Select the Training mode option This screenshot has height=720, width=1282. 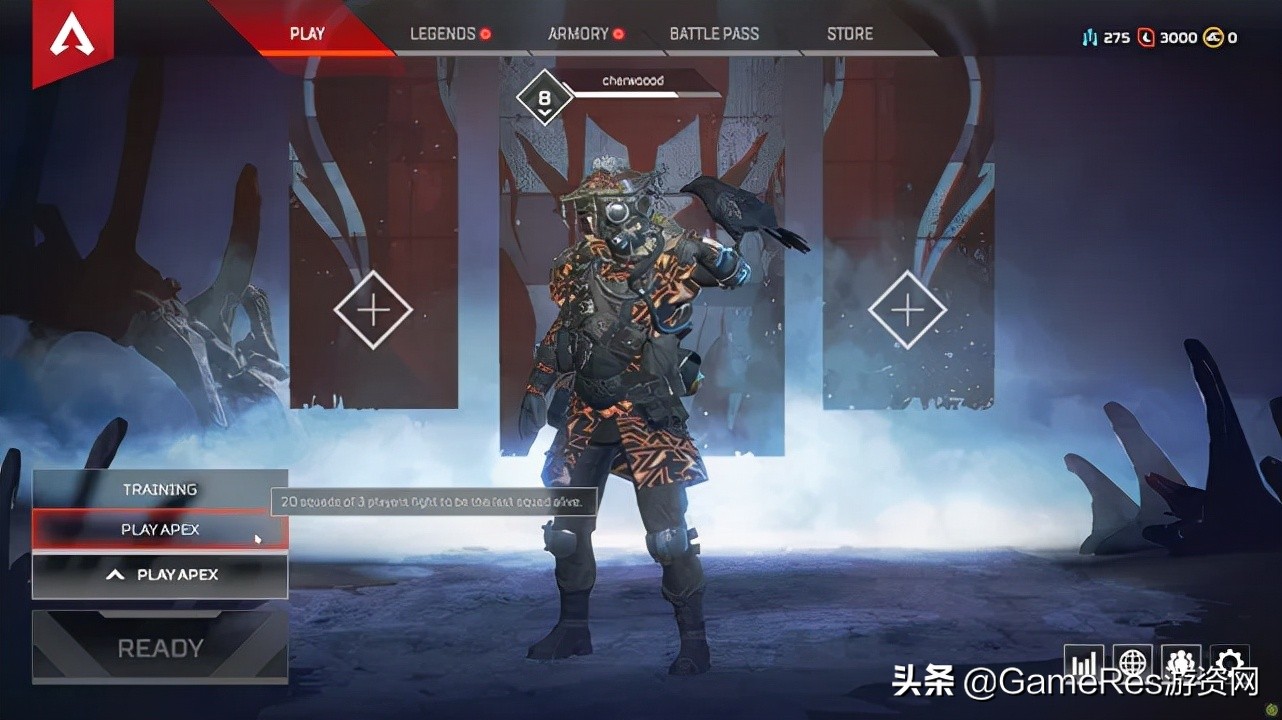tap(160, 489)
